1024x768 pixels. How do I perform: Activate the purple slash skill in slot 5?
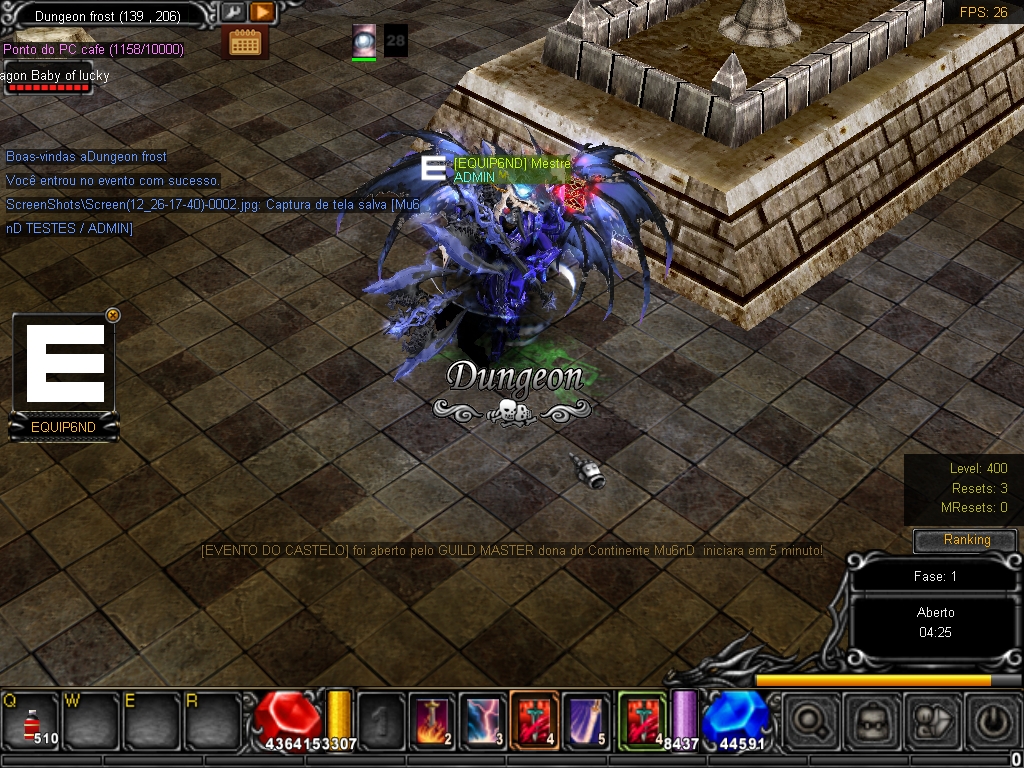point(587,718)
